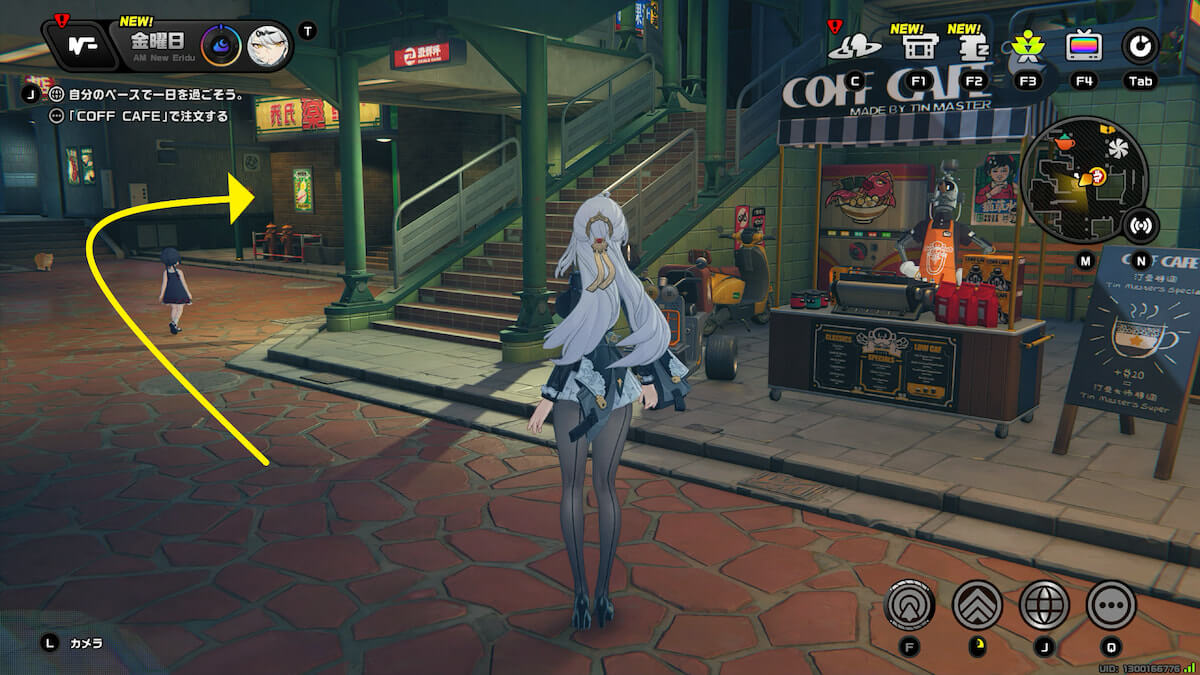Viewport: 1200px width, 675px height.
Task: Open the ringed-planet icon with red alert
Action: 854,46
